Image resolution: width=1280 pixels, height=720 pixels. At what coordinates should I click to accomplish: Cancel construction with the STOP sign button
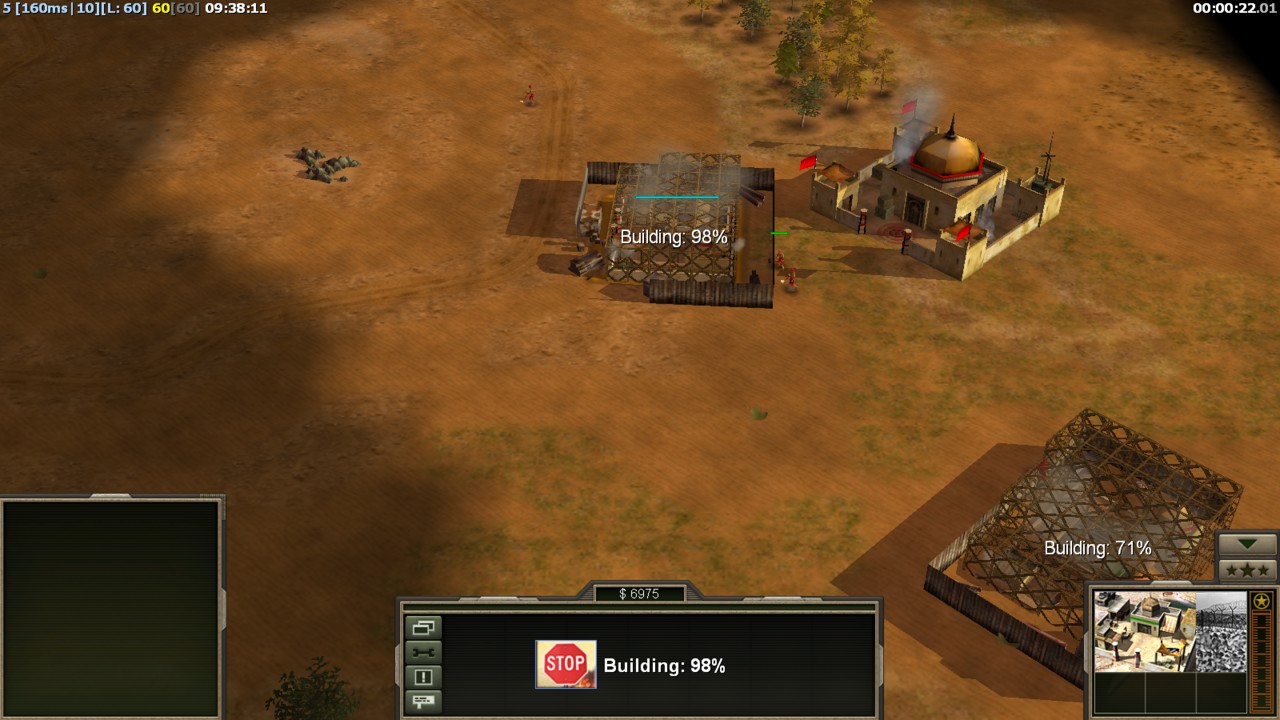[x=566, y=665]
